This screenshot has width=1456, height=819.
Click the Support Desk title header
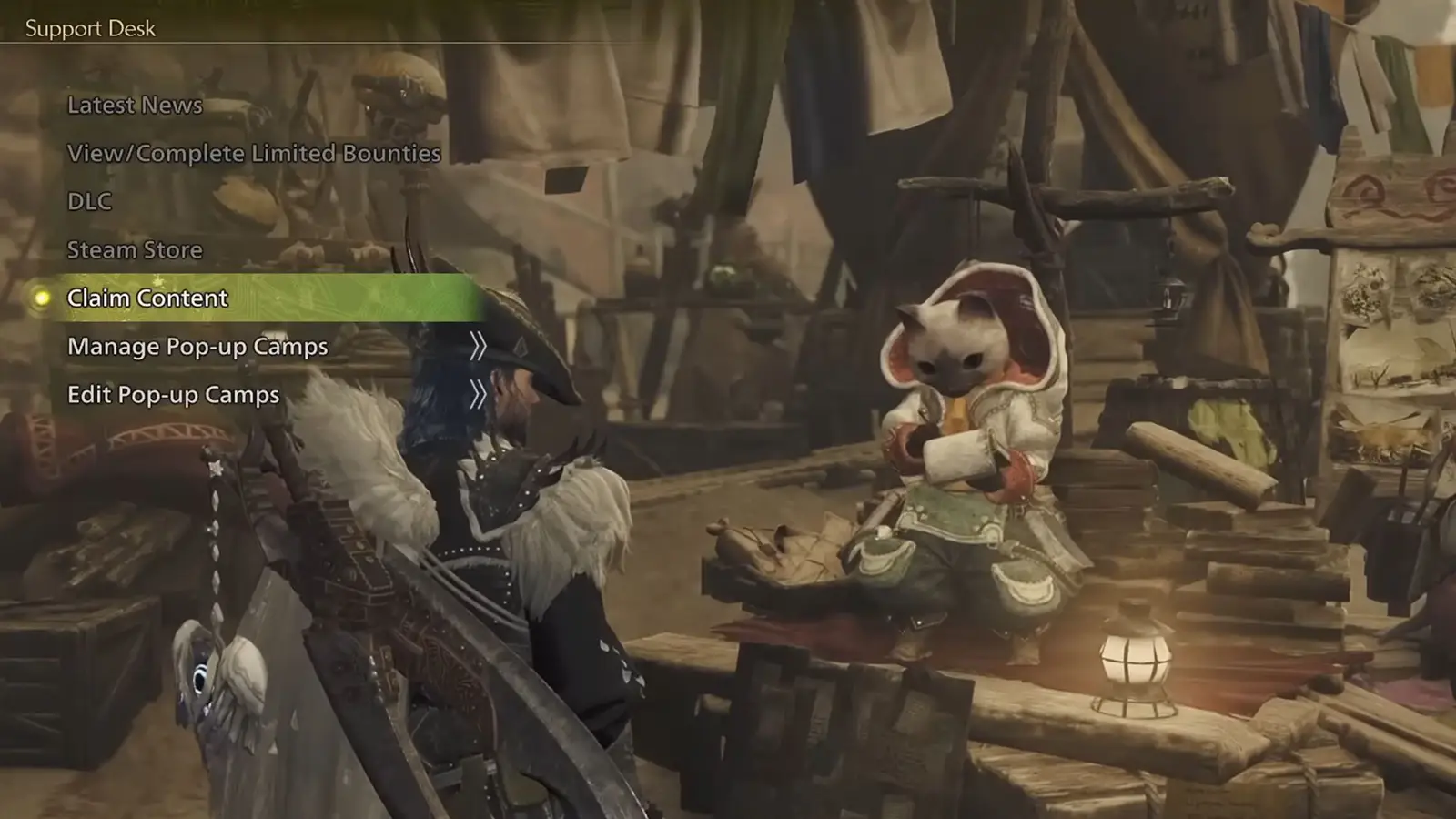89,28
